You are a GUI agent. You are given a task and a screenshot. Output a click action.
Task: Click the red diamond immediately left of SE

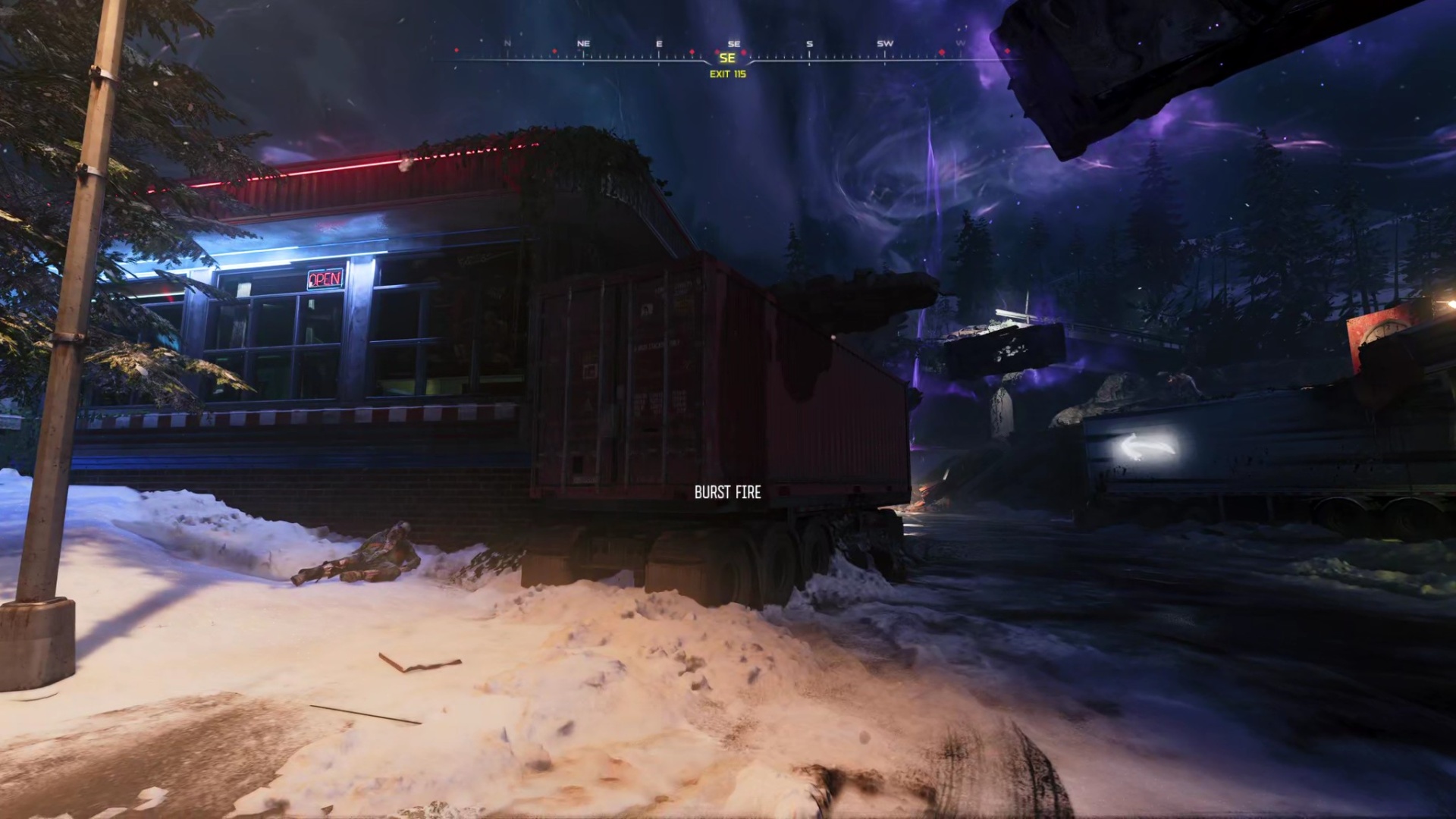pyautogui.click(x=717, y=51)
